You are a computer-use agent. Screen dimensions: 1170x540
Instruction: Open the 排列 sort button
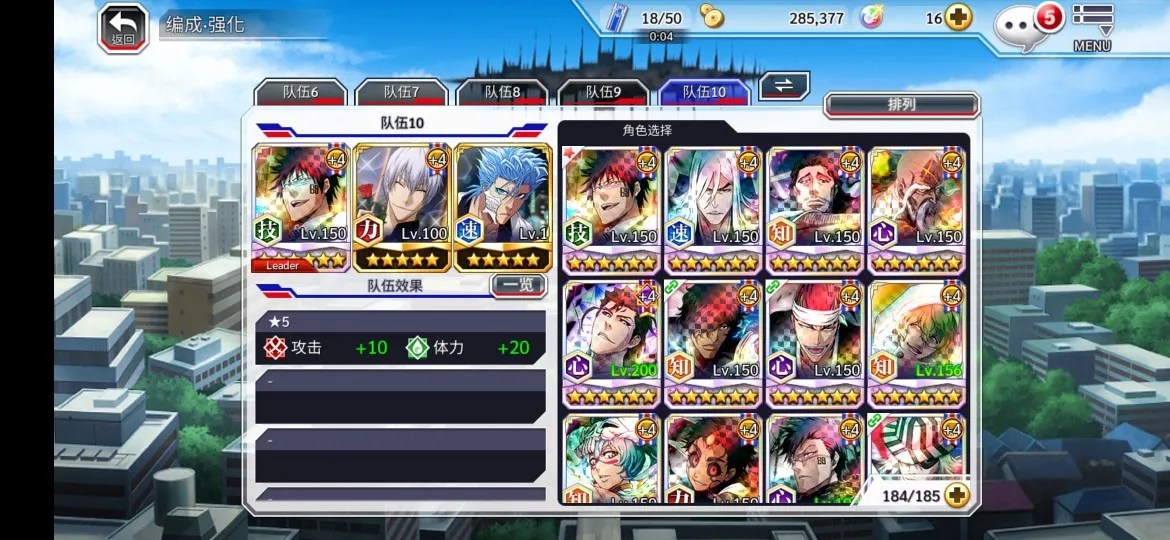click(x=901, y=104)
